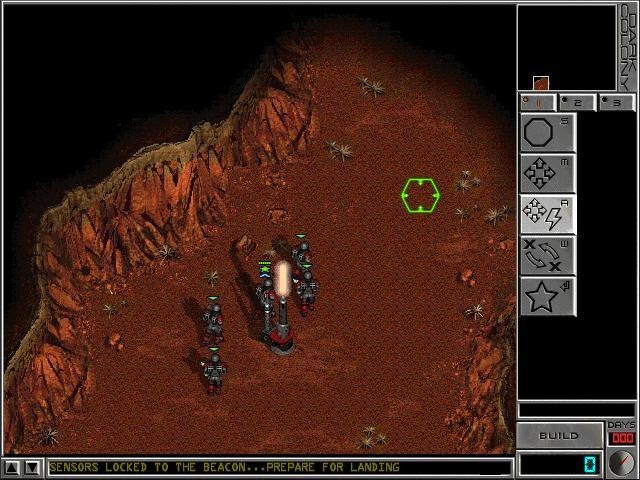This screenshot has height=480, width=640.
Task: Select the Move command arrows button
Action: [x=547, y=174]
